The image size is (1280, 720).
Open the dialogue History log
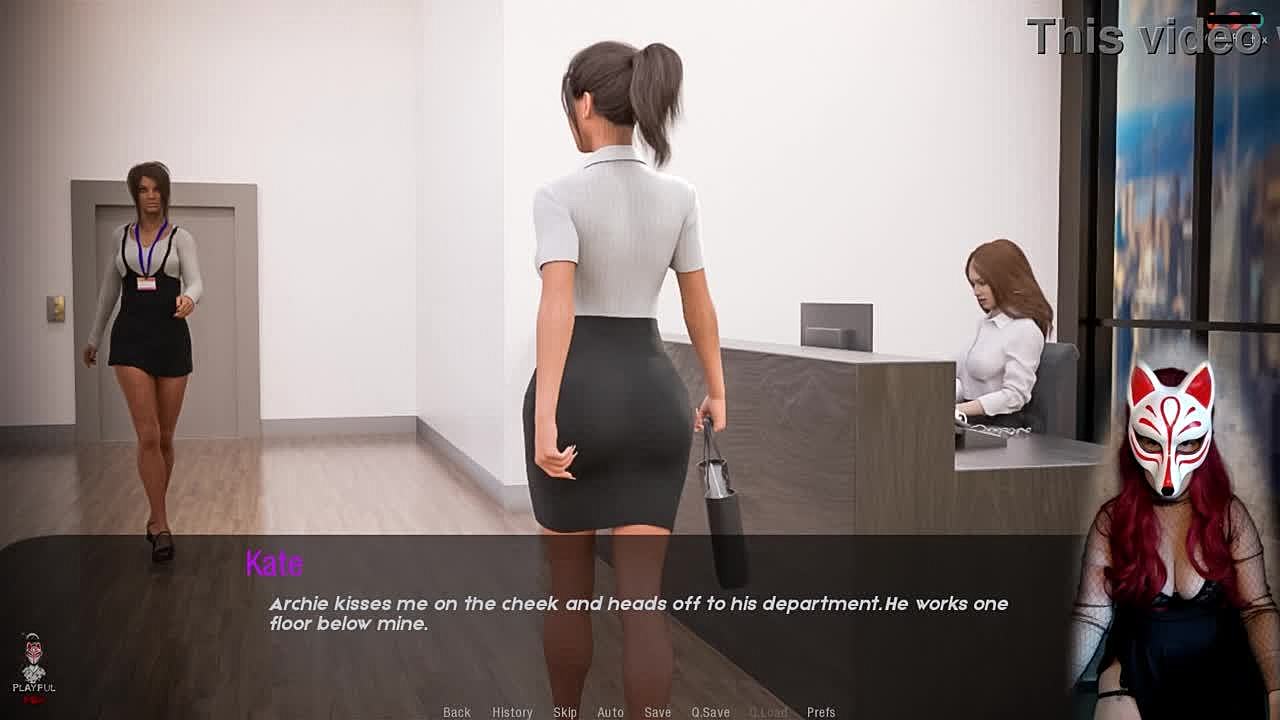tap(512, 712)
